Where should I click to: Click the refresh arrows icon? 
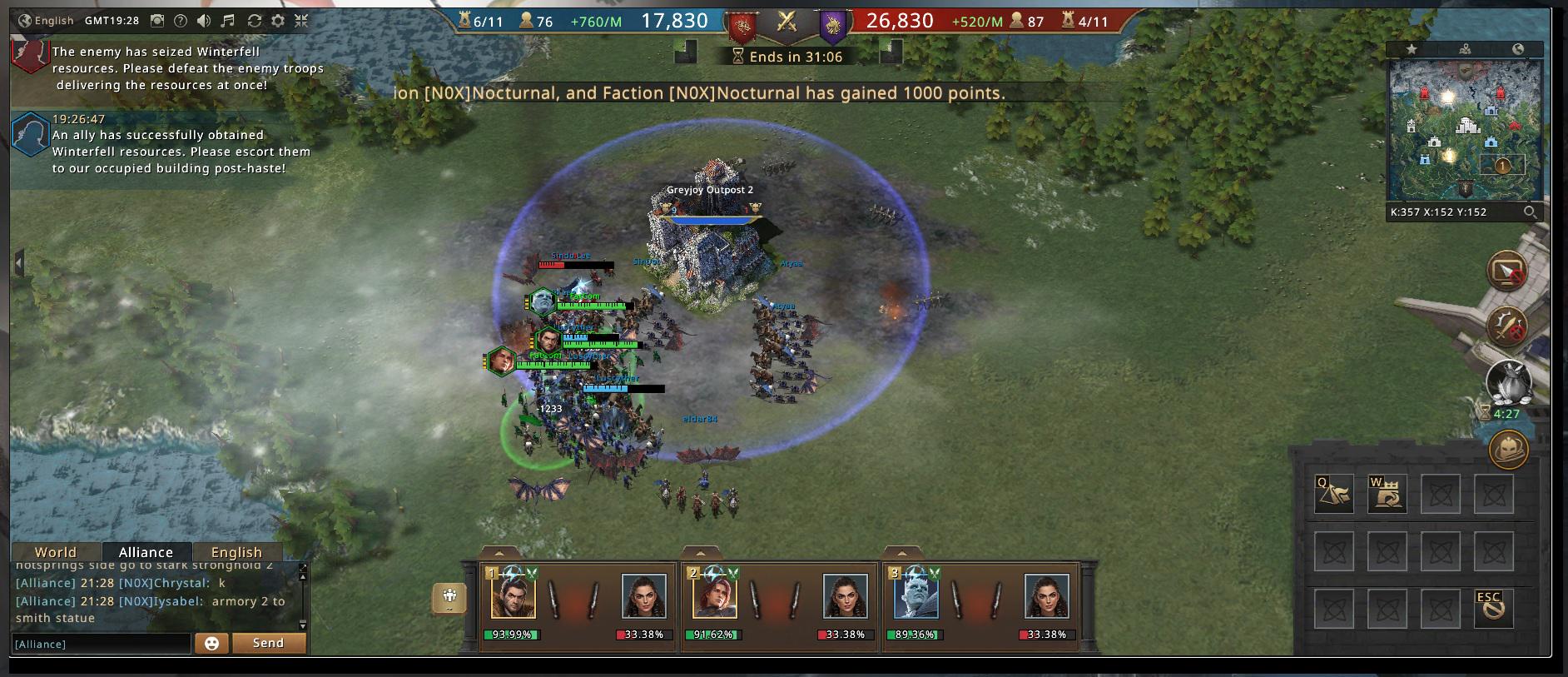tap(255, 21)
